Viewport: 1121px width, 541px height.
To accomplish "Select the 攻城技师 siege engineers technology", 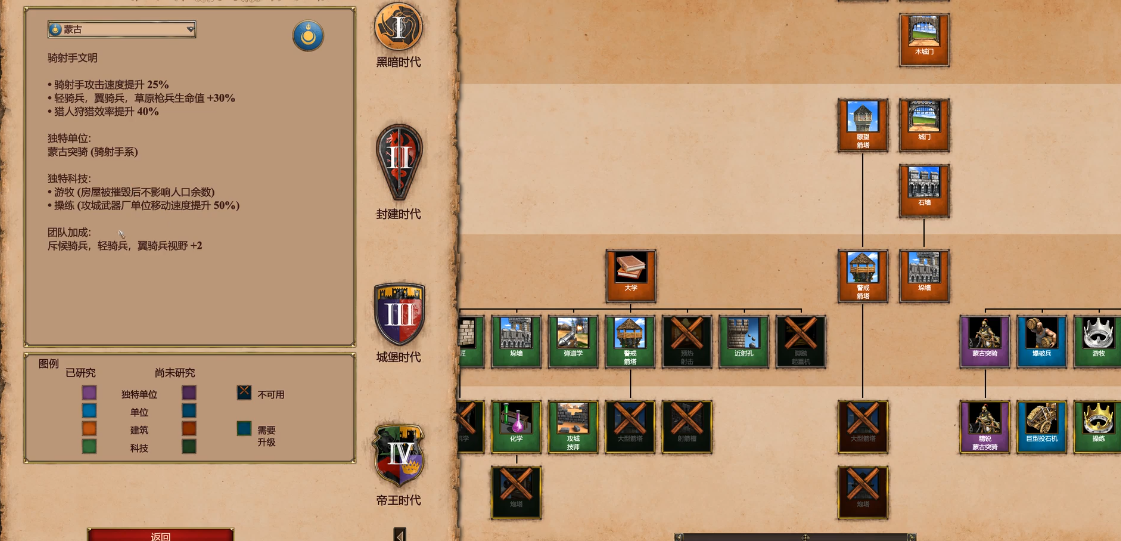I will (573, 425).
